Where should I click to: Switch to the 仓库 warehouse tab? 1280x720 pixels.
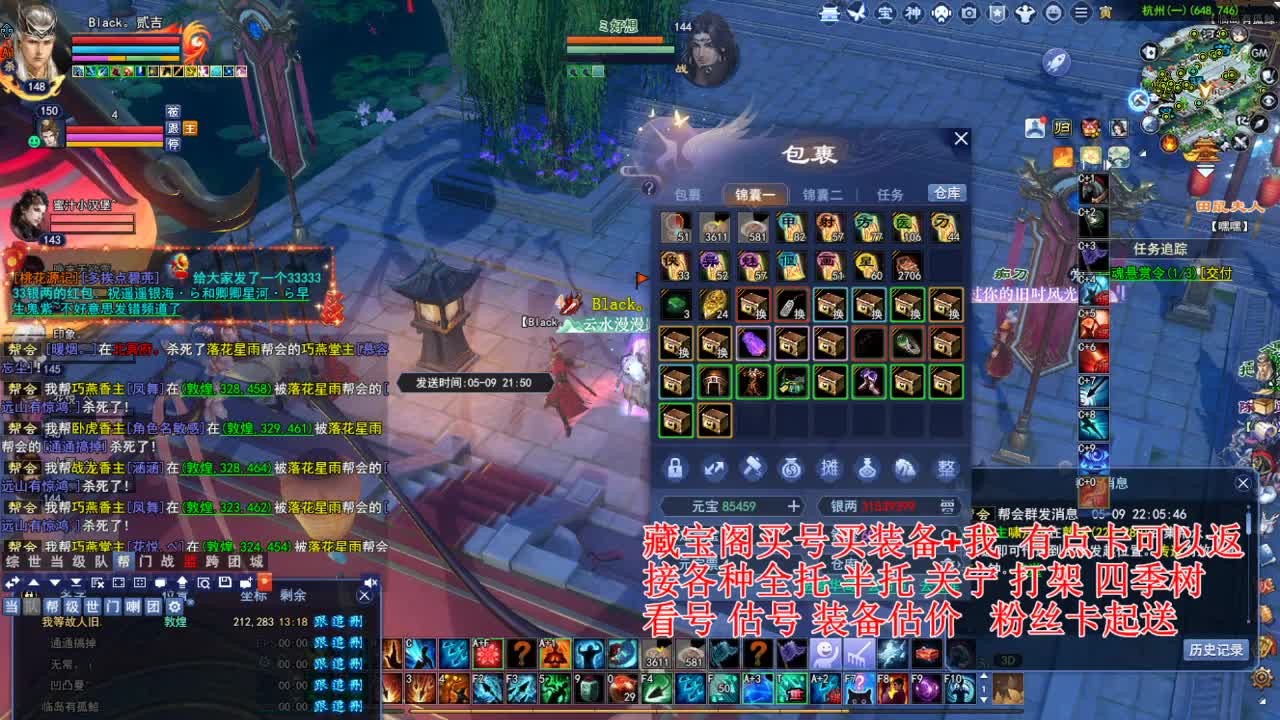946,194
